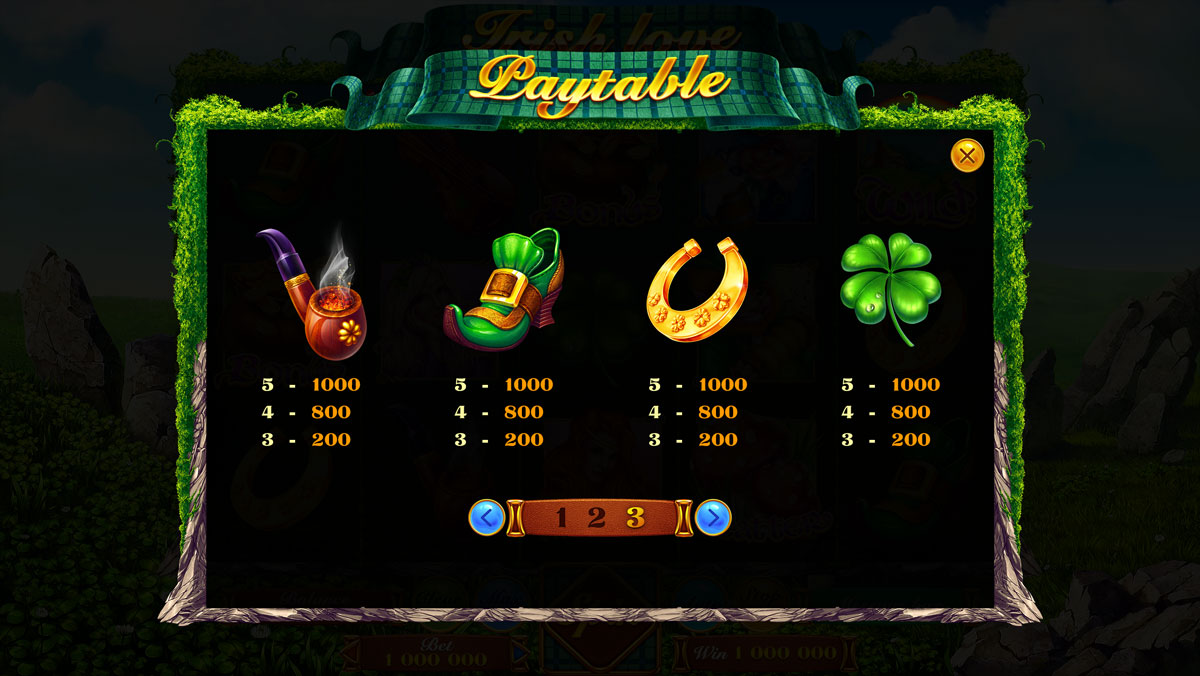1200x676 pixels.
Task: Switch to paytable page 1
Action: click(561, 517)
